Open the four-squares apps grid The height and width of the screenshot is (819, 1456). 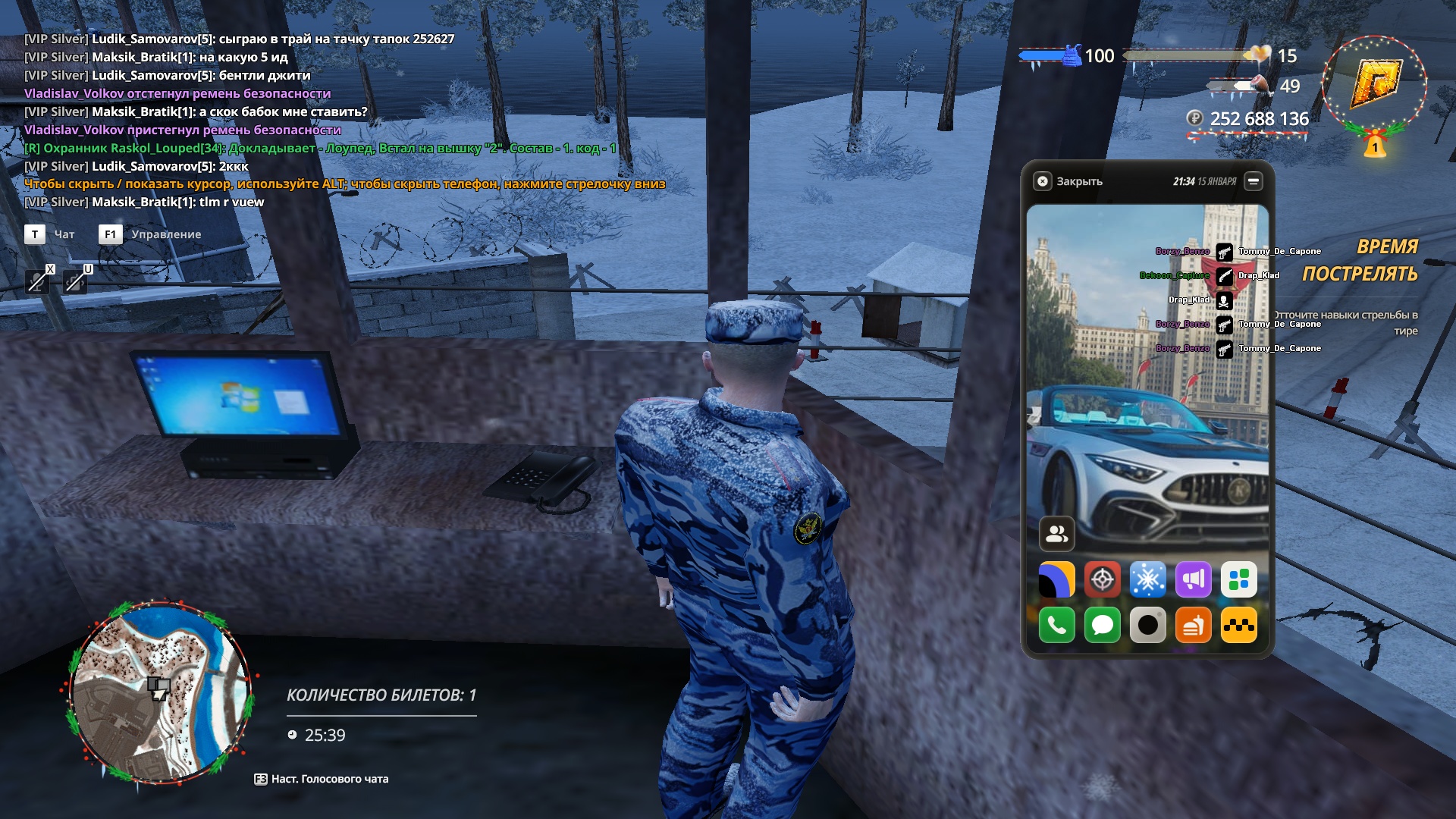tap(1238, 580)
